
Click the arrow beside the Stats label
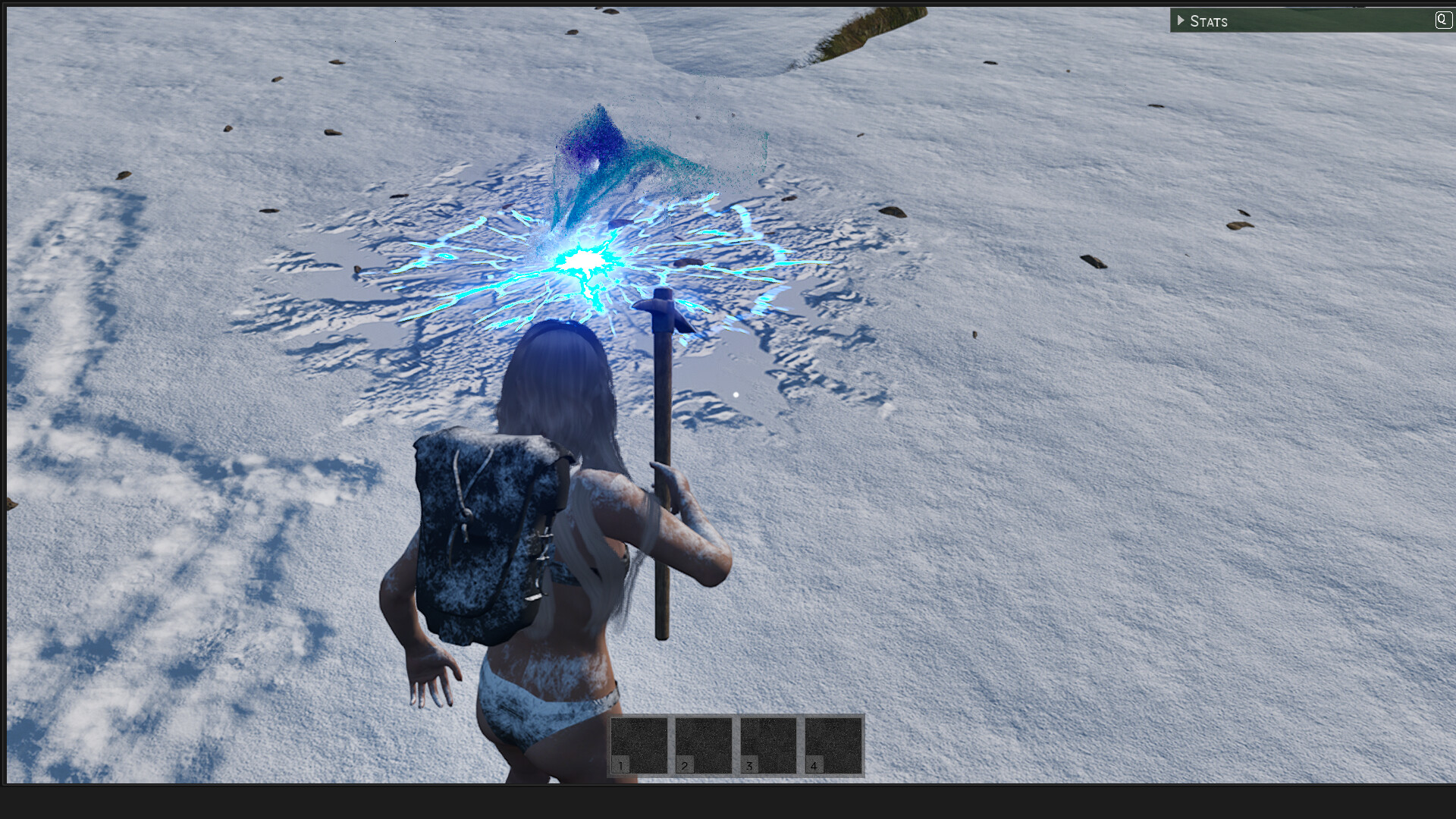[x=1181, y=20]
